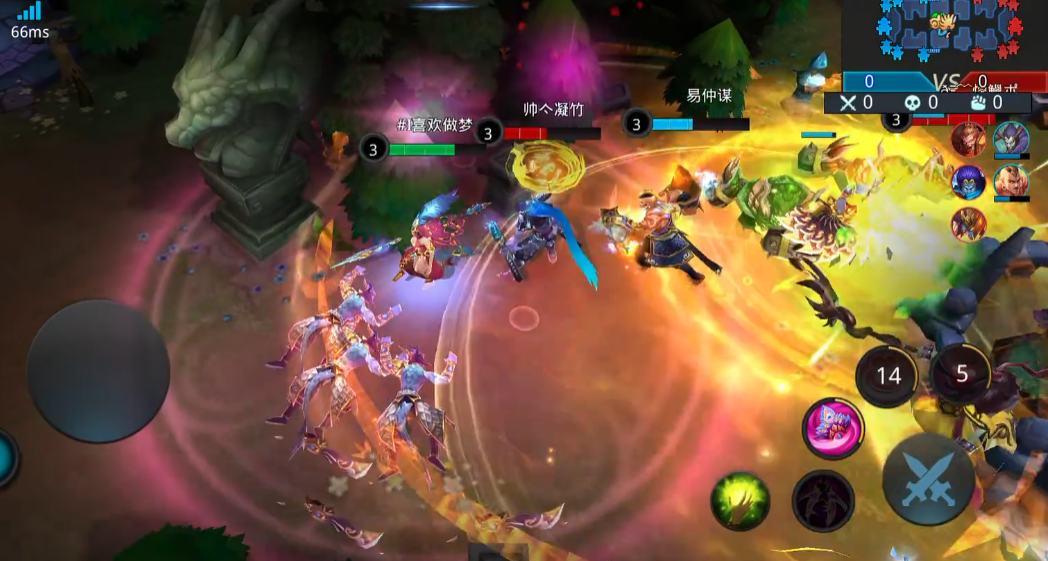Tap the cyan button at the left edge
The height and width of the screenshot is (561, 1048).
(x=5, y=458)
